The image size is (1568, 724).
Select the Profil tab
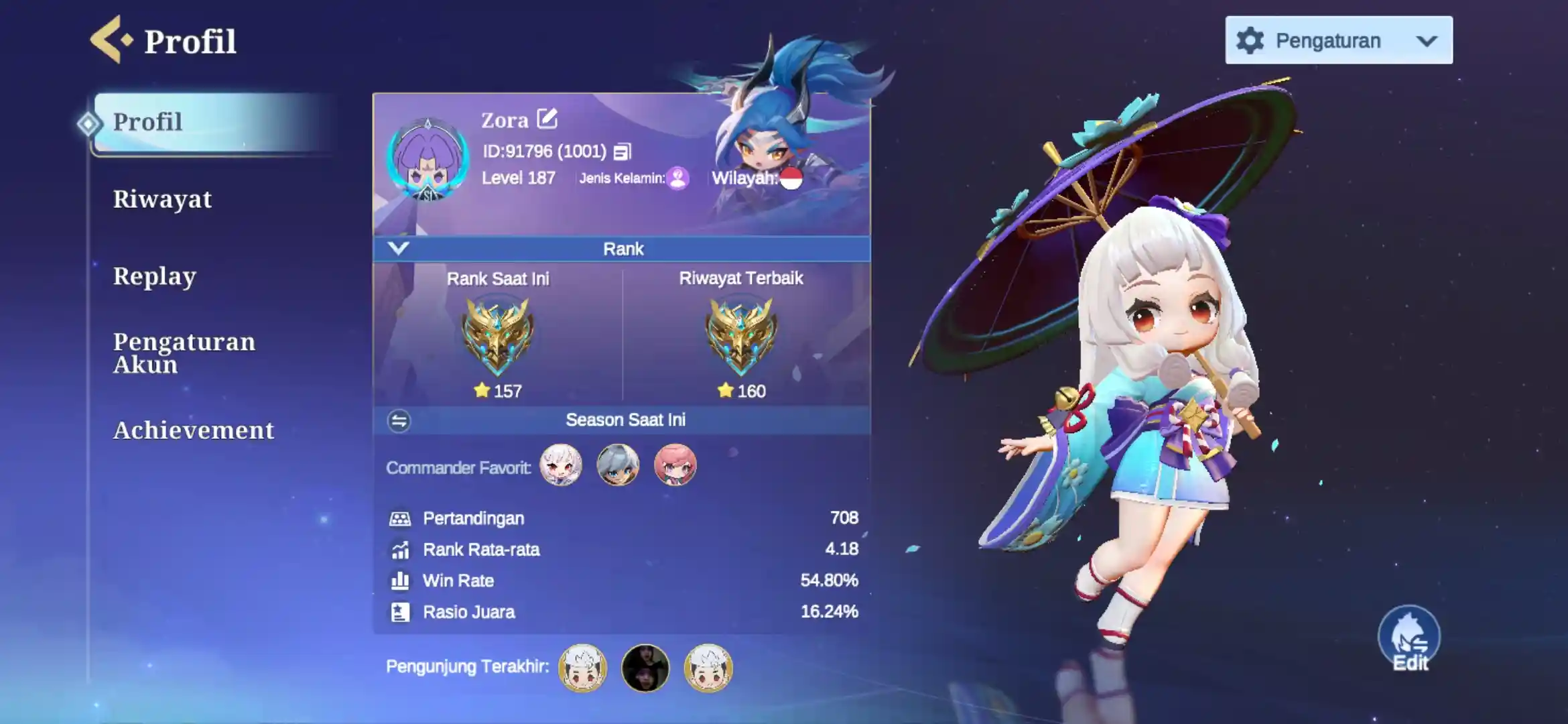click(x=147, y=122)
